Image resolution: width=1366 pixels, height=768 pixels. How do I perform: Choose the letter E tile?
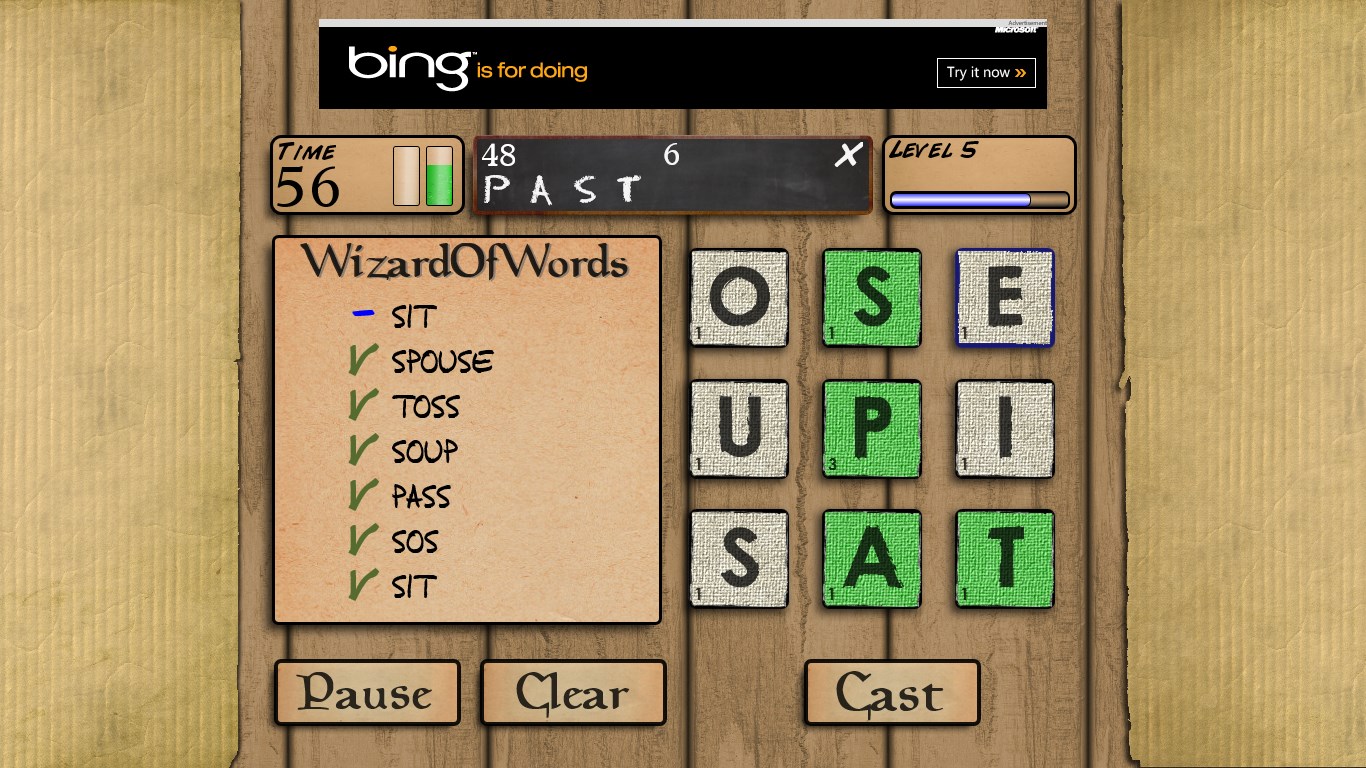pos(1005,298)
